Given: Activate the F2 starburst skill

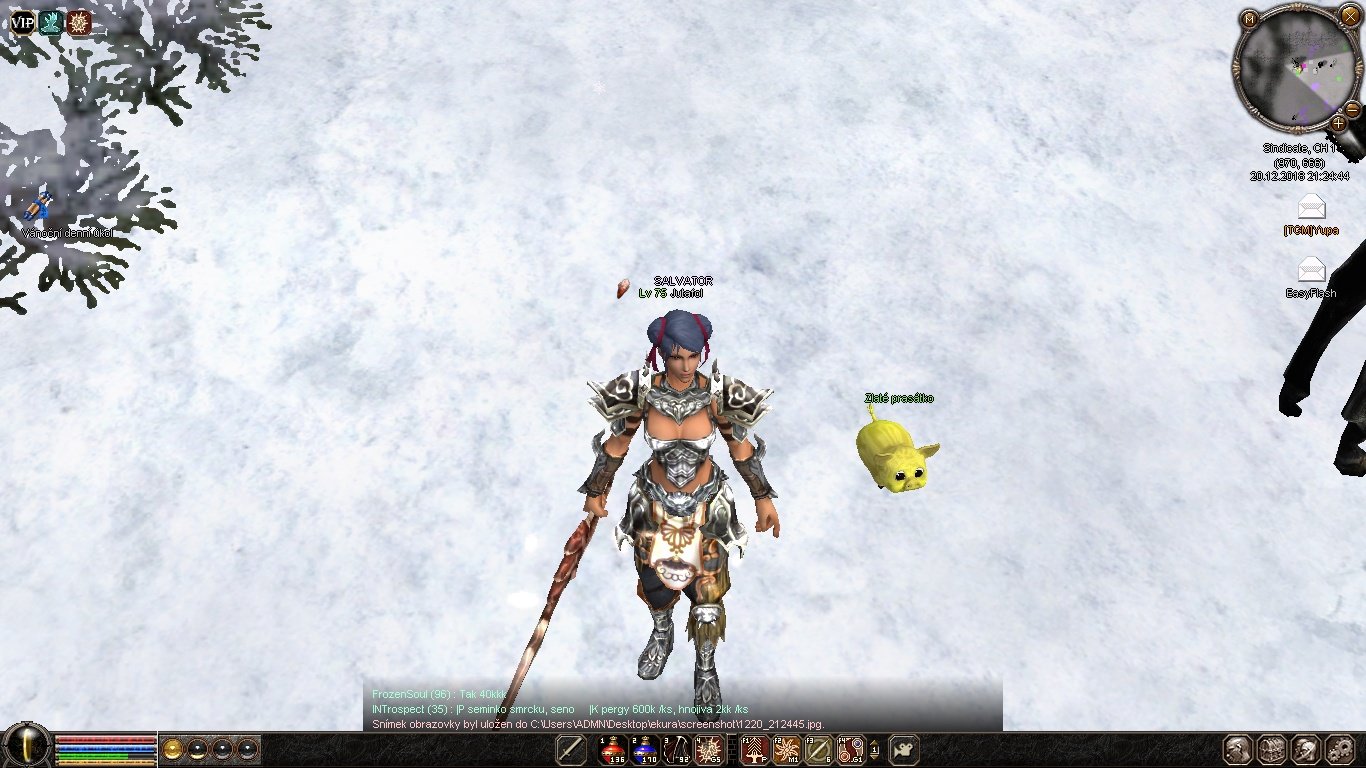Looking at the screenshot, I should click(x=787, y=749).
